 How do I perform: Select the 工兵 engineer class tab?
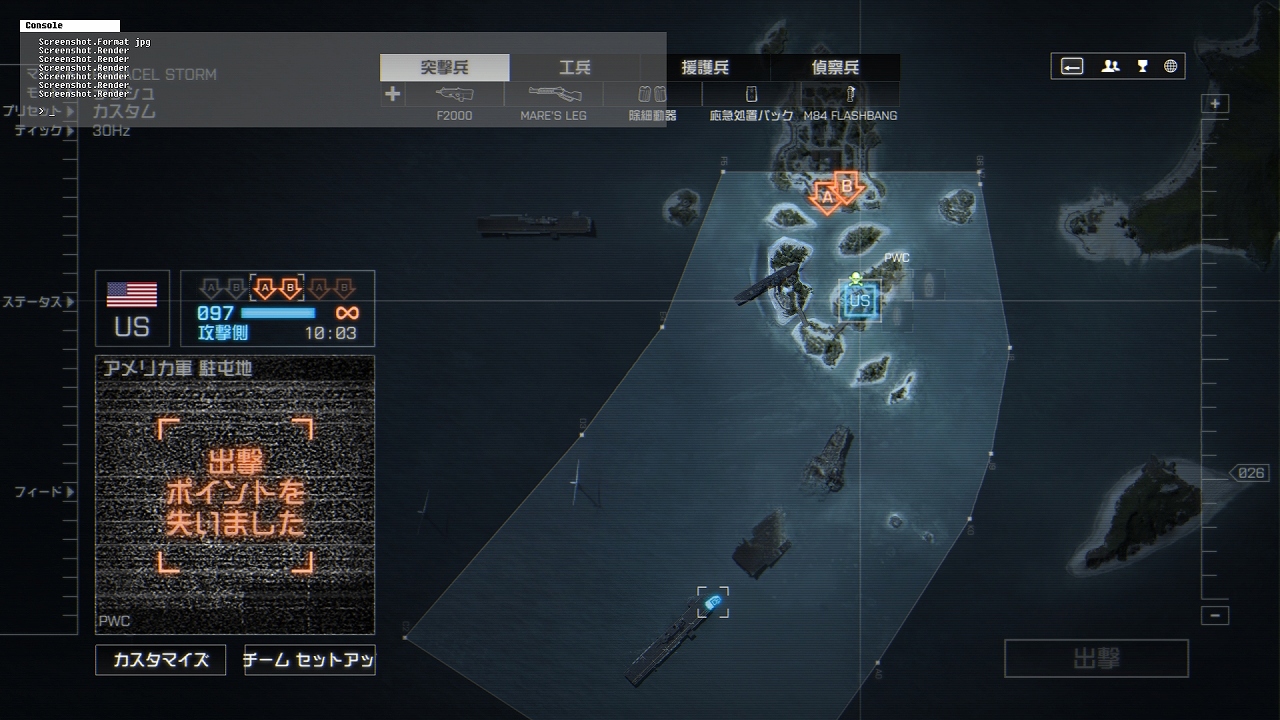coord(575,68)
